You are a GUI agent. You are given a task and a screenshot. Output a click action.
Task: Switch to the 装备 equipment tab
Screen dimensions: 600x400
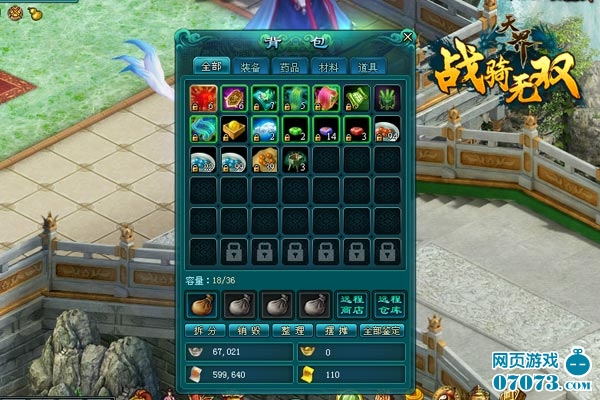tap(249, 67)
